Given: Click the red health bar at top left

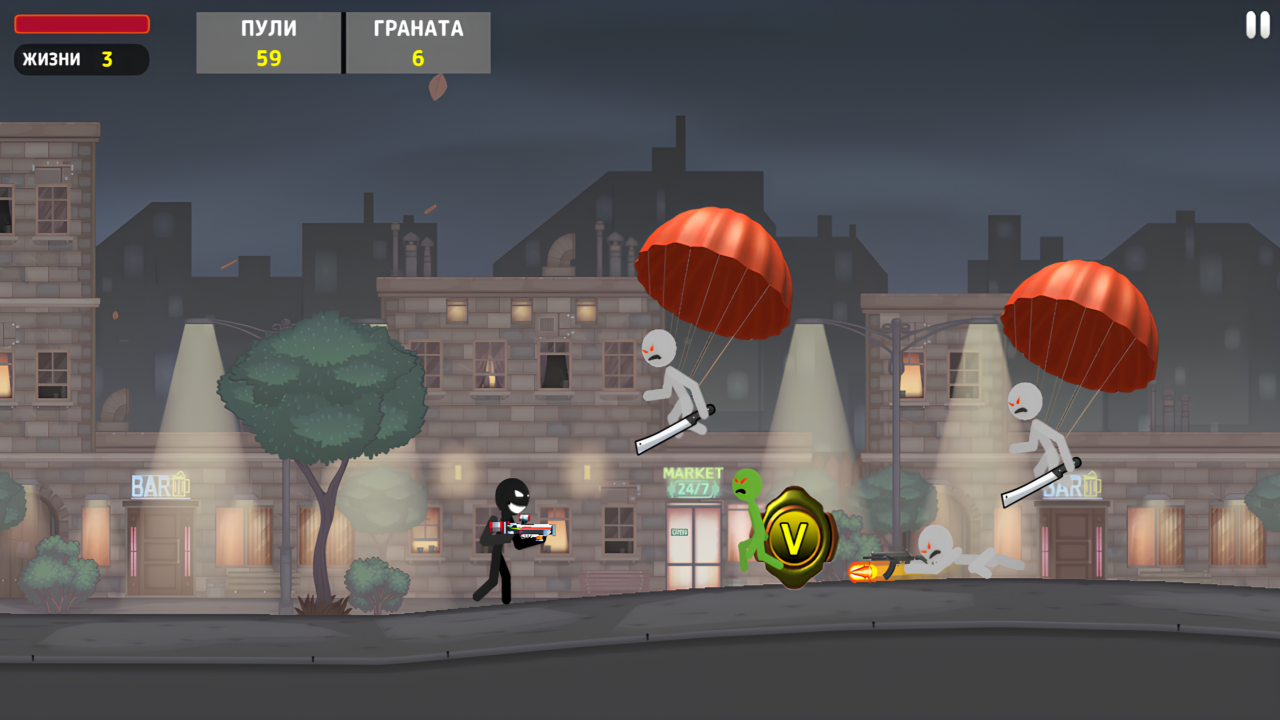Looking at the screenshot, I should point(80,23).
